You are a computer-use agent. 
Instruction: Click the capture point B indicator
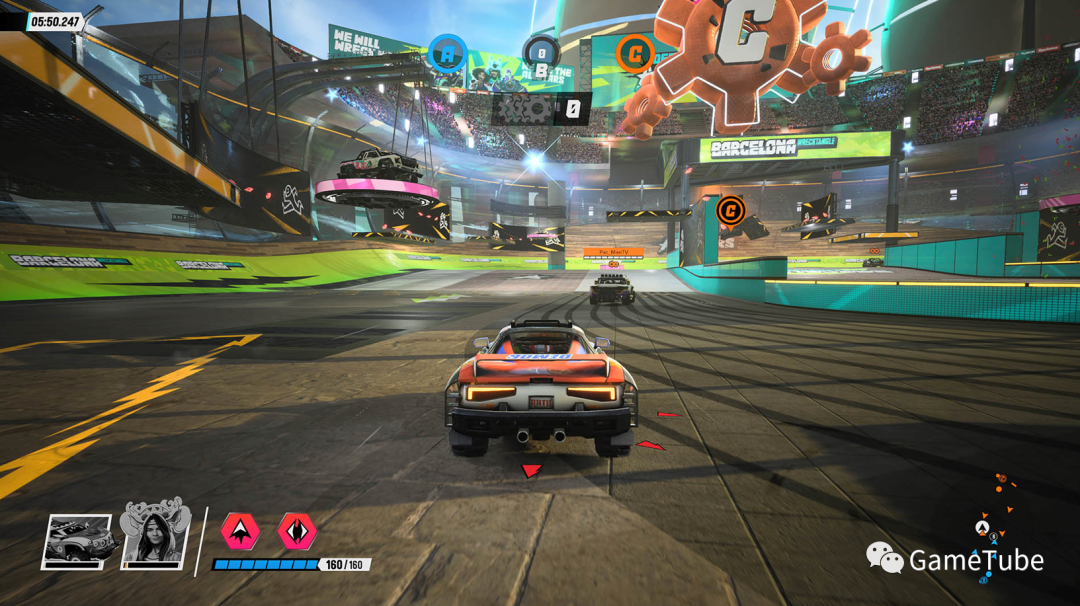tap(541, 54)
